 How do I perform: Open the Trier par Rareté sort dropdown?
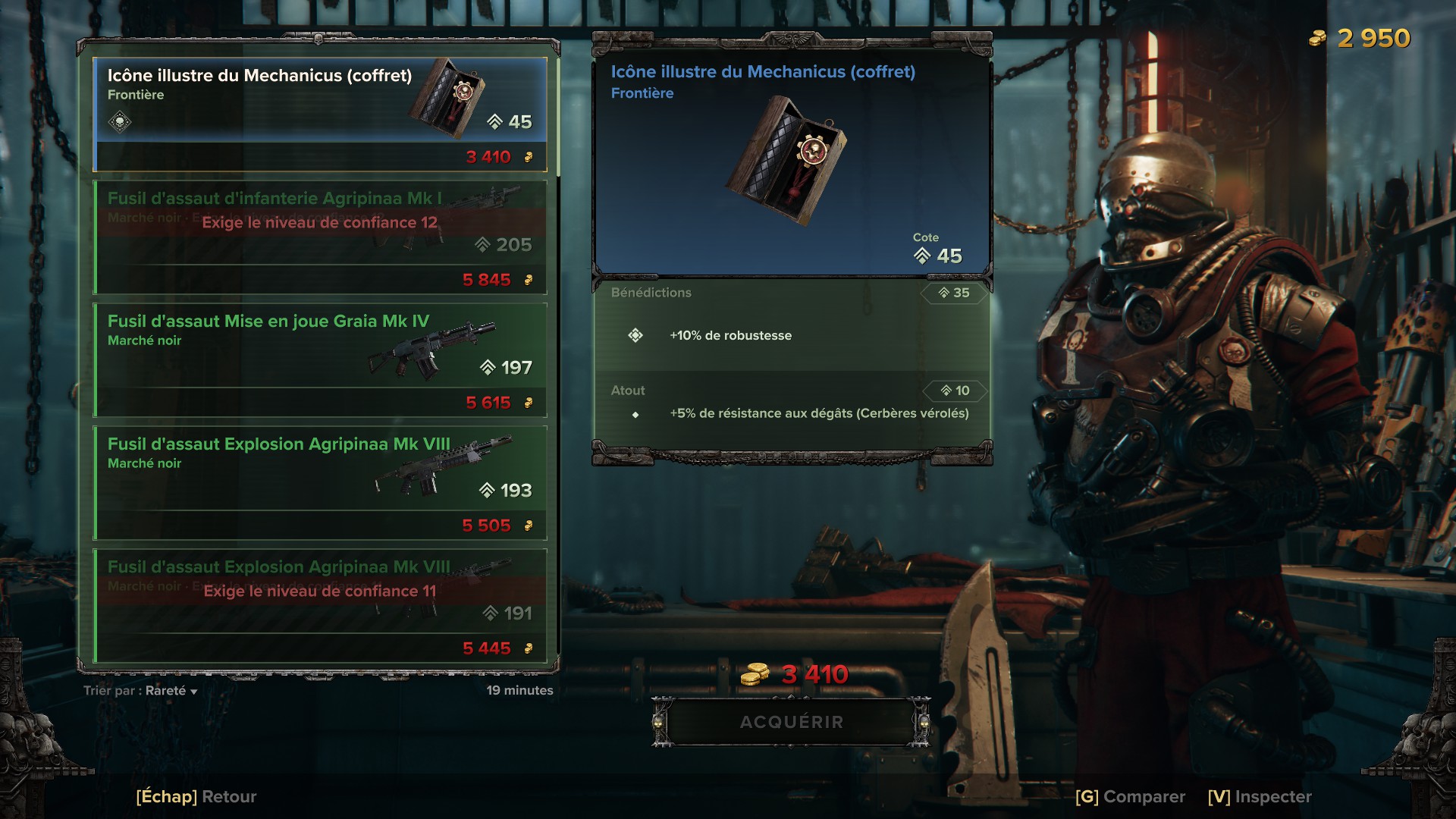pos(141,691)
